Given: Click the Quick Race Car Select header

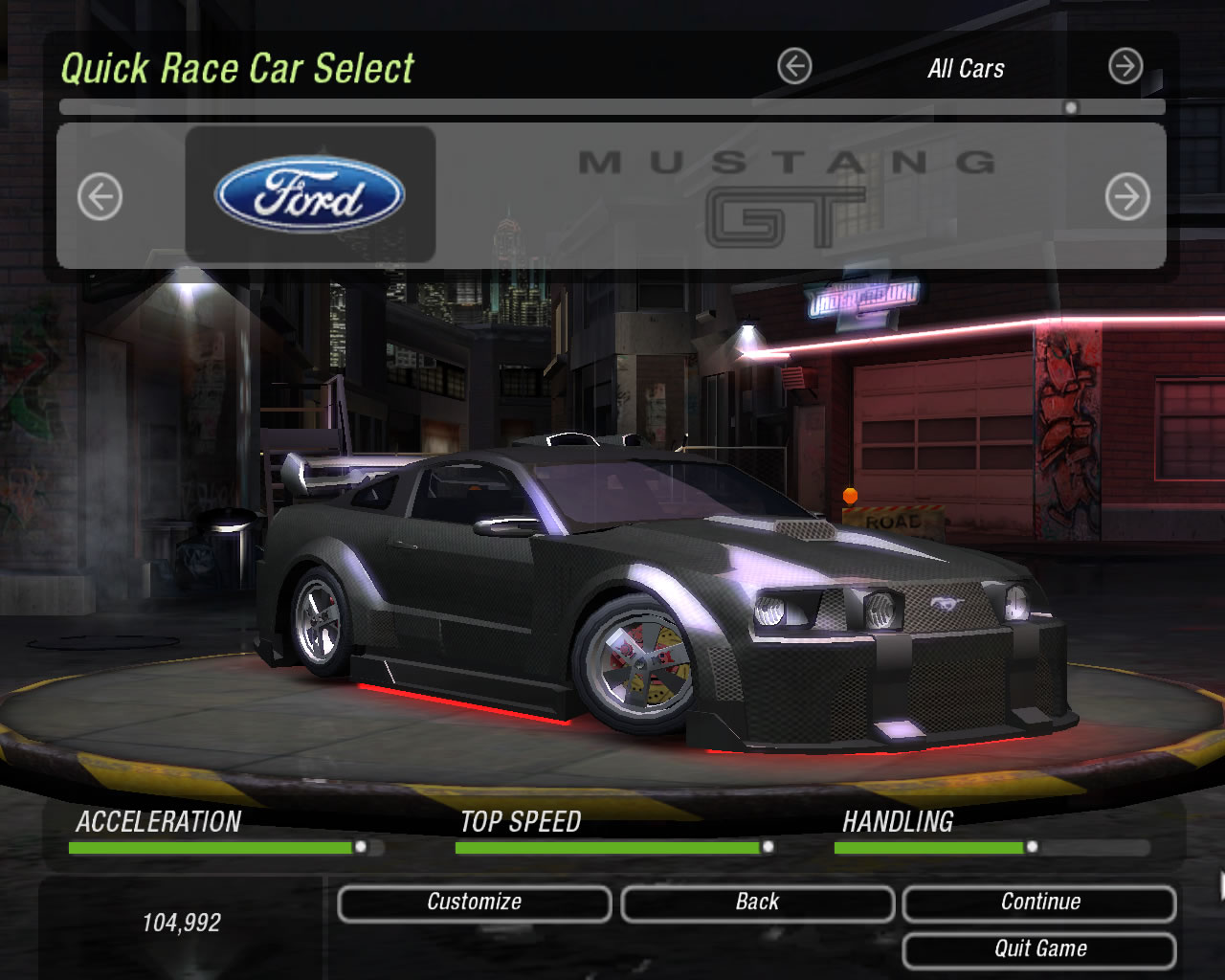Looking at the screenshot, I should 237,68.
